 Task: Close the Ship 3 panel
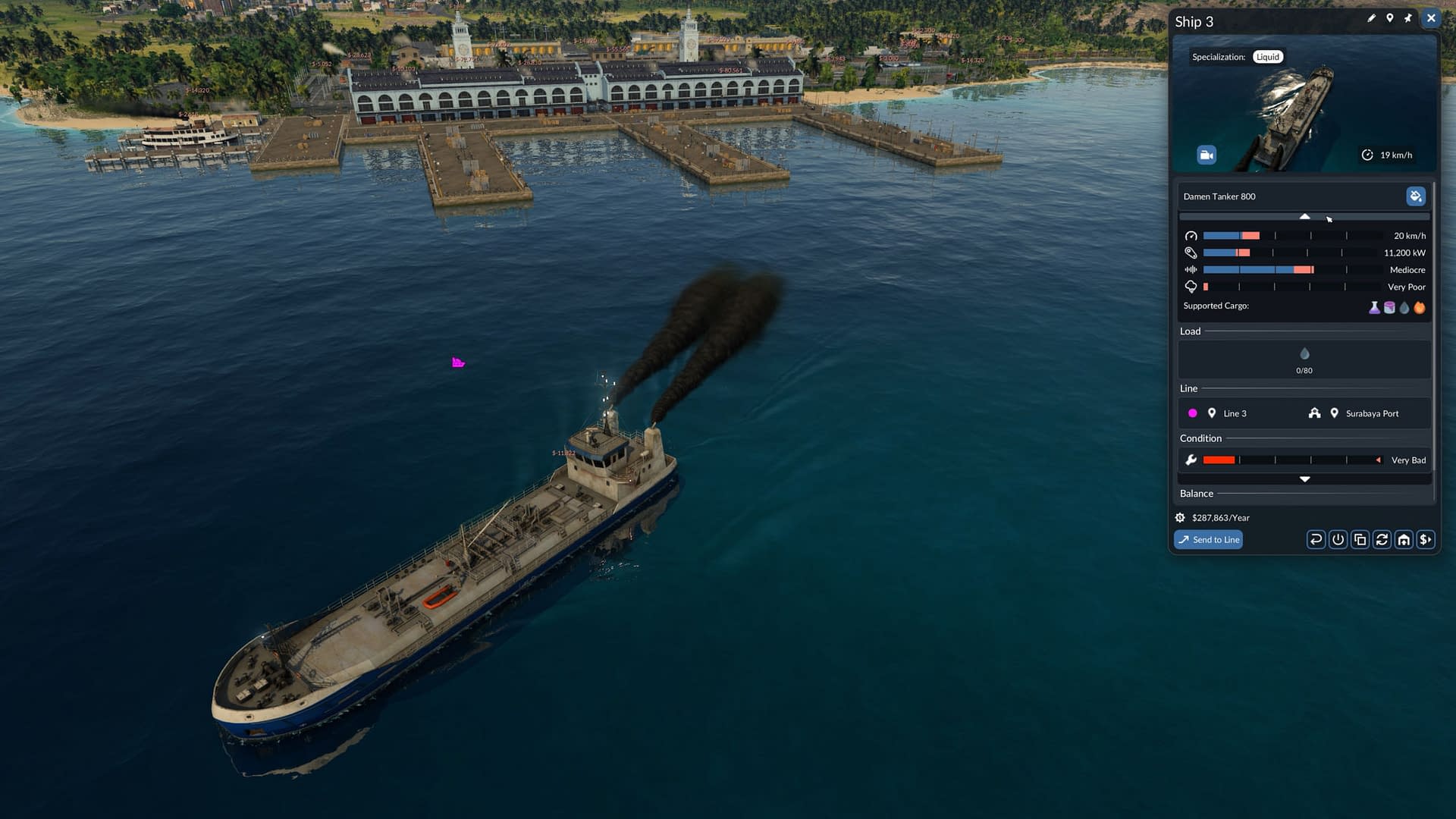(x=1431, y=18)
